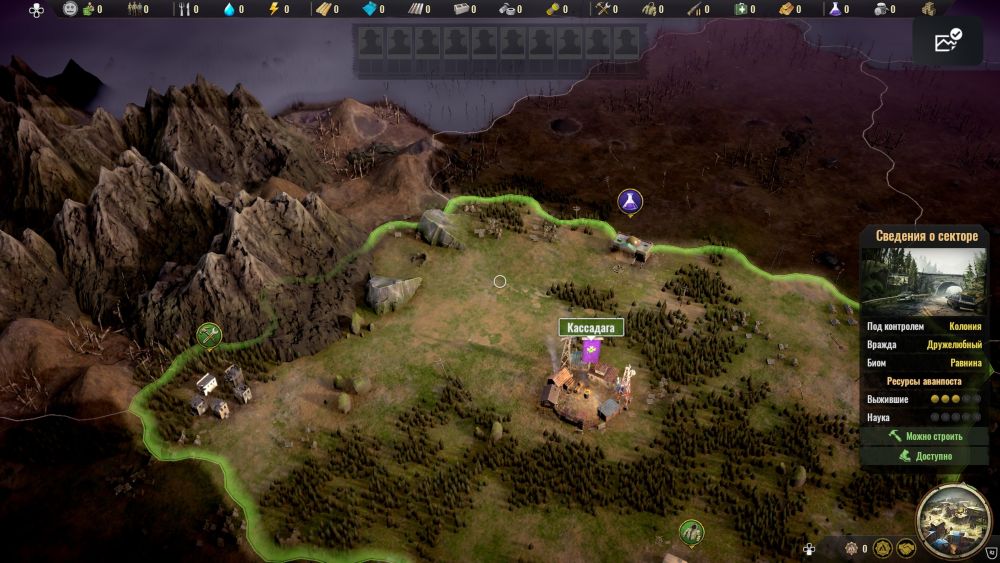
Task: Click the purple flask science marker
Action: 629,202
